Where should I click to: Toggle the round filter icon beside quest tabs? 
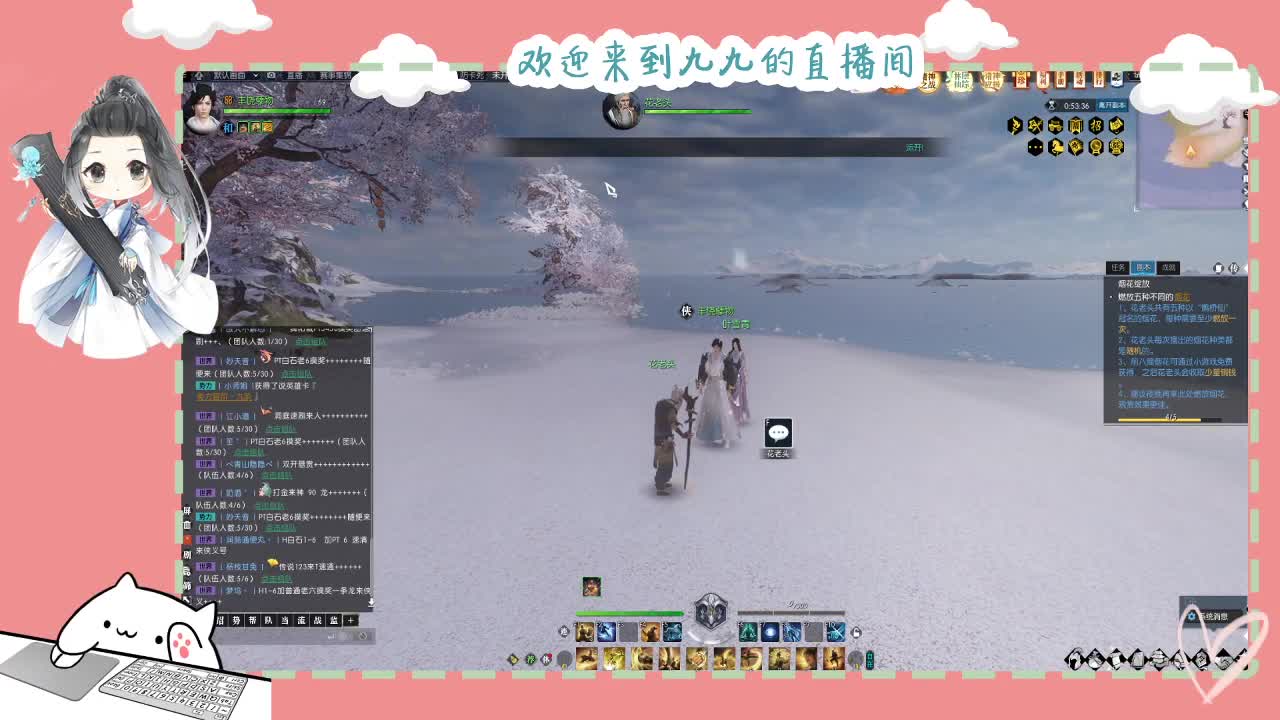[x=1219, y=267]
